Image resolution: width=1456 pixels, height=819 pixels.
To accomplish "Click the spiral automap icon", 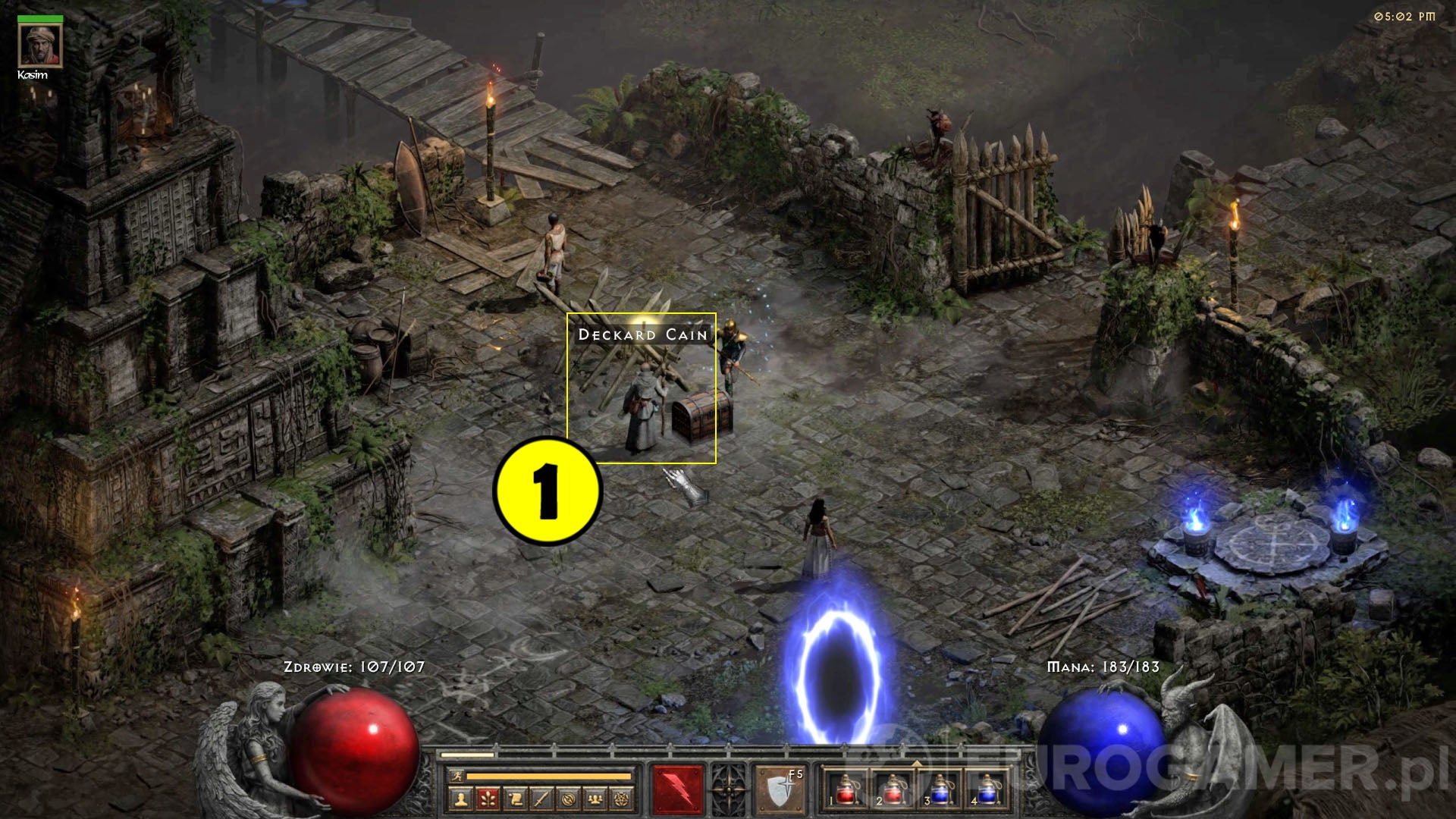I will (x=570, y=800).
